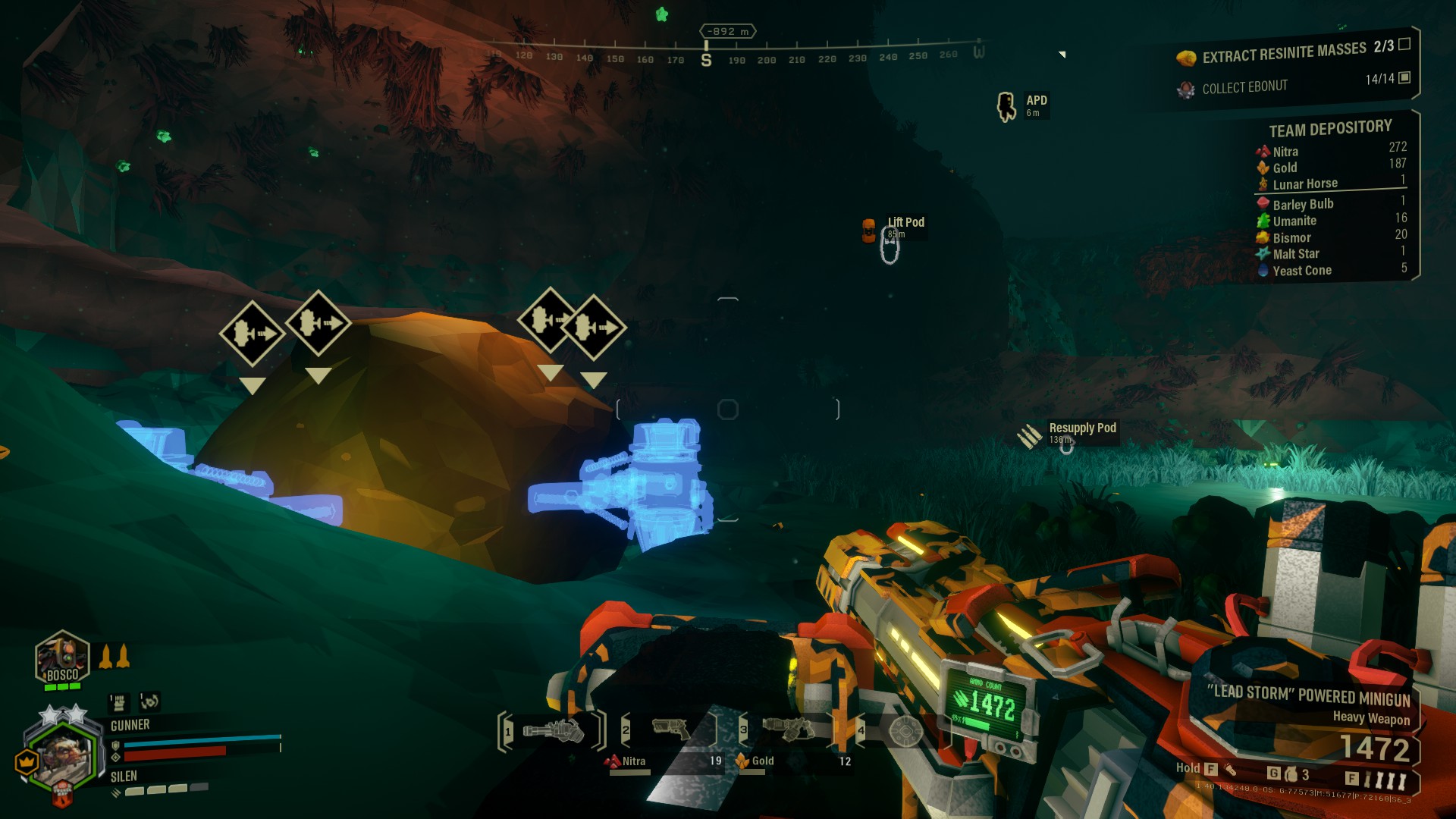The height and width of the screenshot is (819, 1456).
Task: Click the south marker on the compass
Action: (706, 60)
